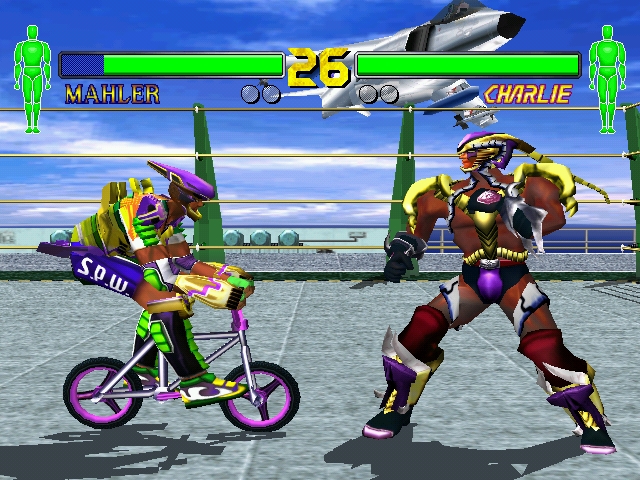640x480 pixels.
Task: Select the CHARLIE player name label
Action: point(527,95)
